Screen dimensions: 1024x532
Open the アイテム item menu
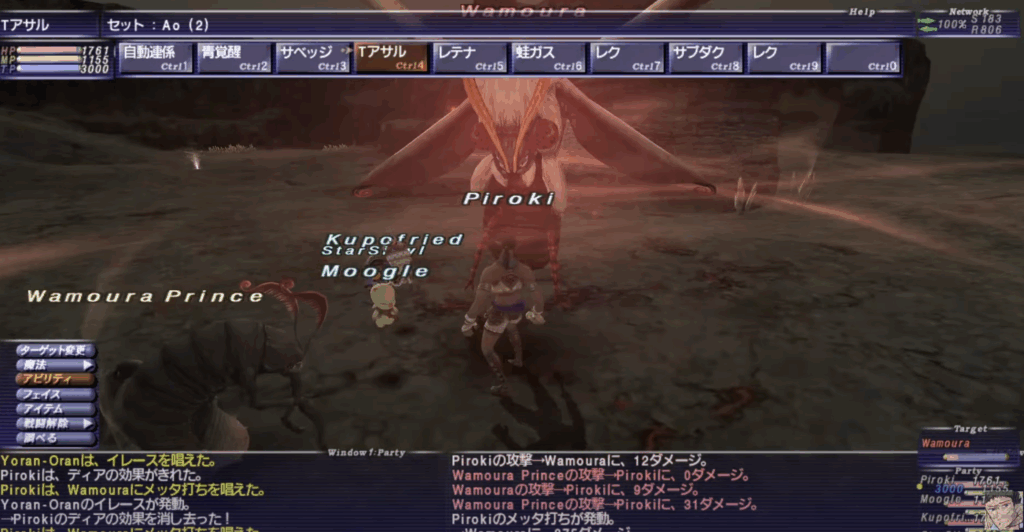click(x=56, y=409)
